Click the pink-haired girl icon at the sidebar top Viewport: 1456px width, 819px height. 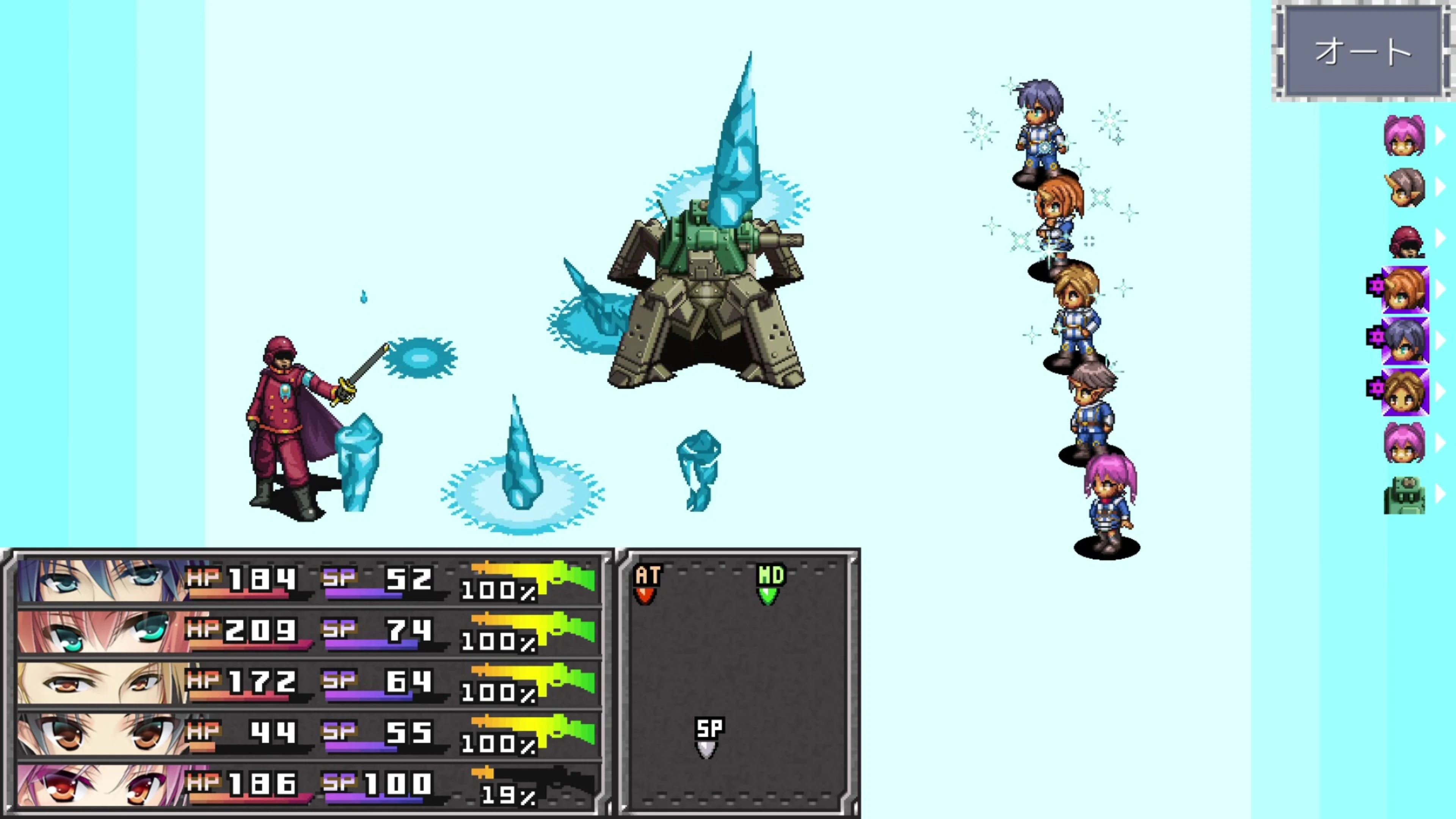point(1406,136)
